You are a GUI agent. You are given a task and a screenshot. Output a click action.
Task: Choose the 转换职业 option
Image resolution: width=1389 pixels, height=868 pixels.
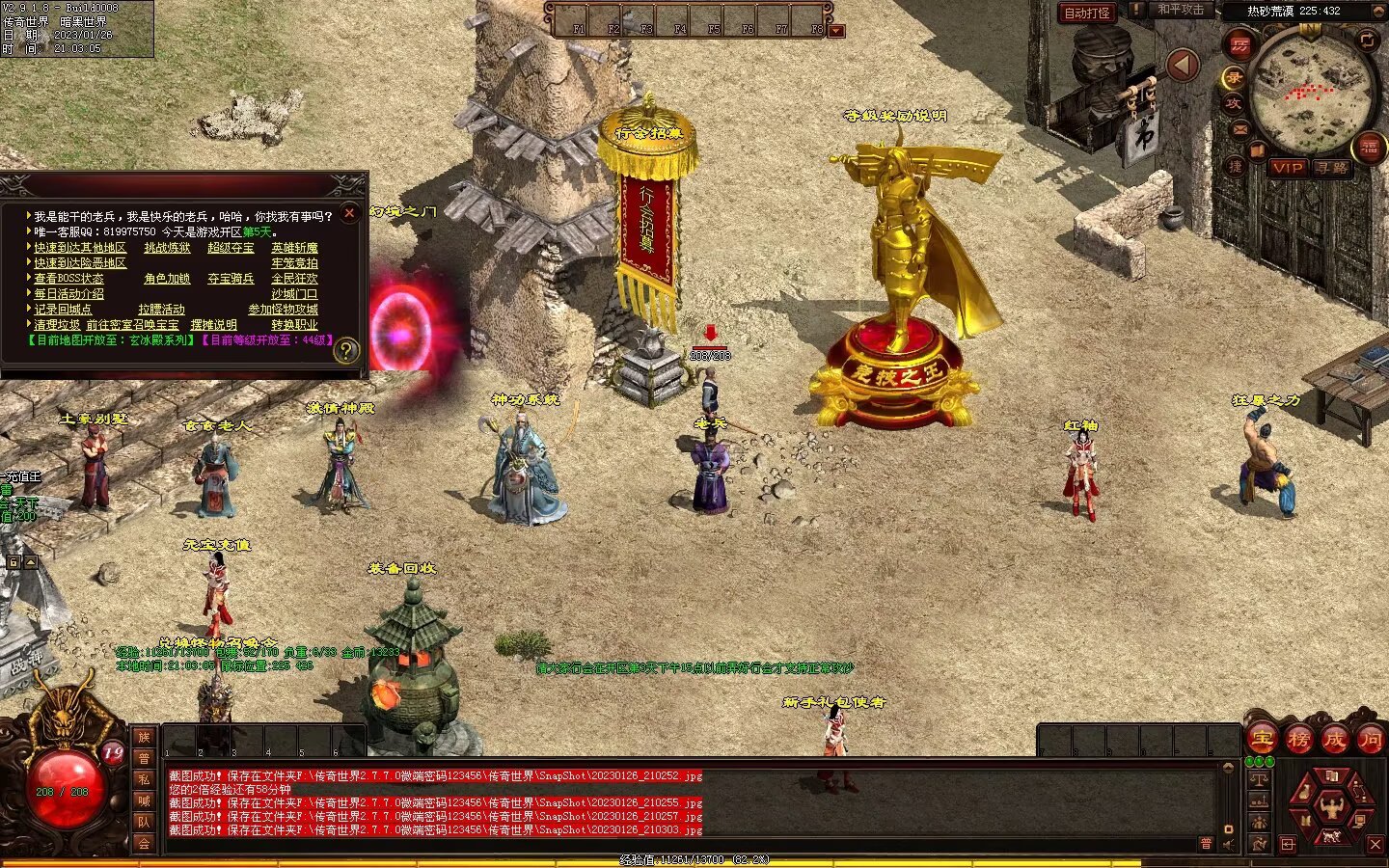(294, 325)
